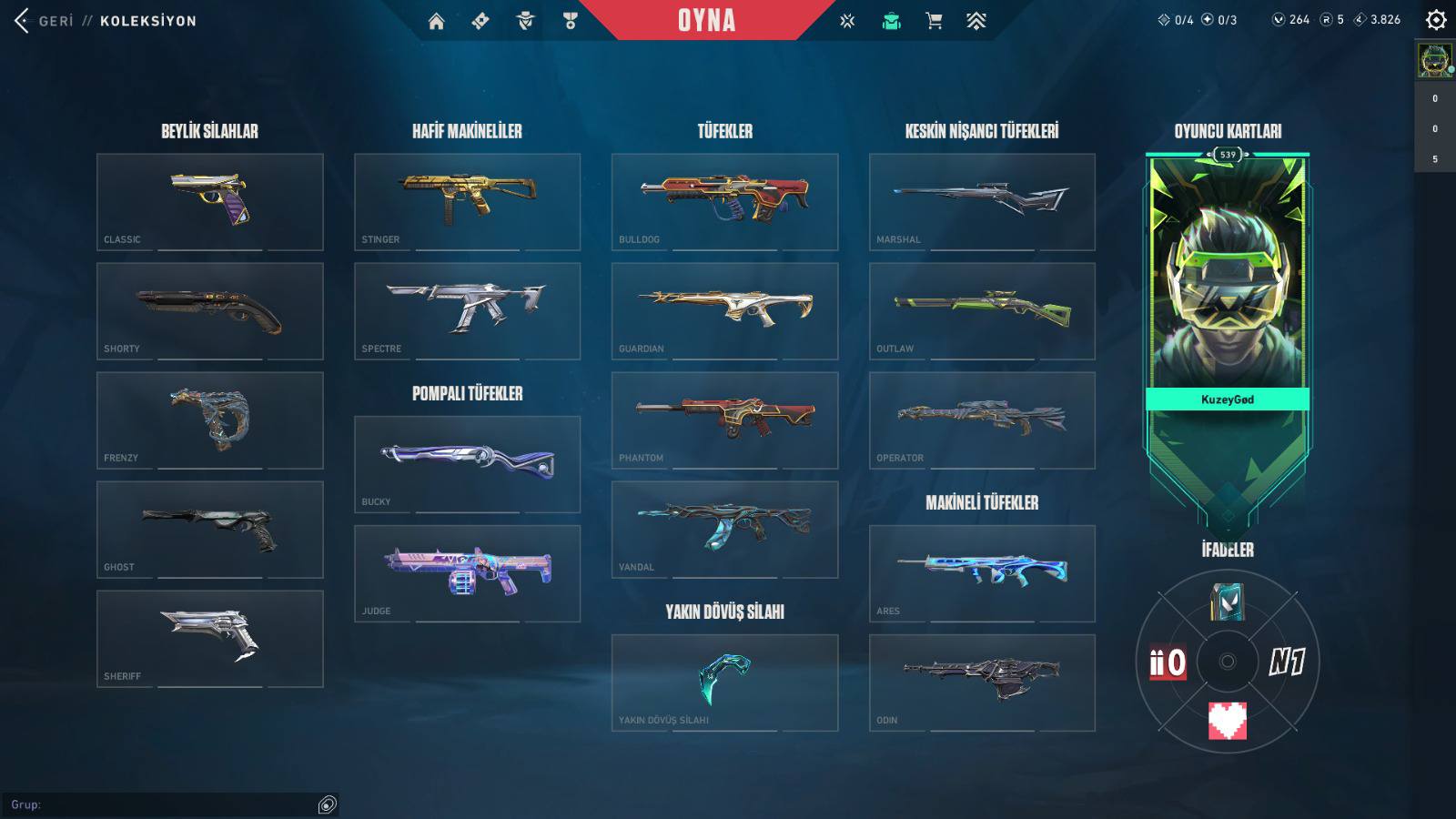This screenshot has height=819, width=1456.
Task: Select the Stinger SMG slot
Action: click(467, 201)
